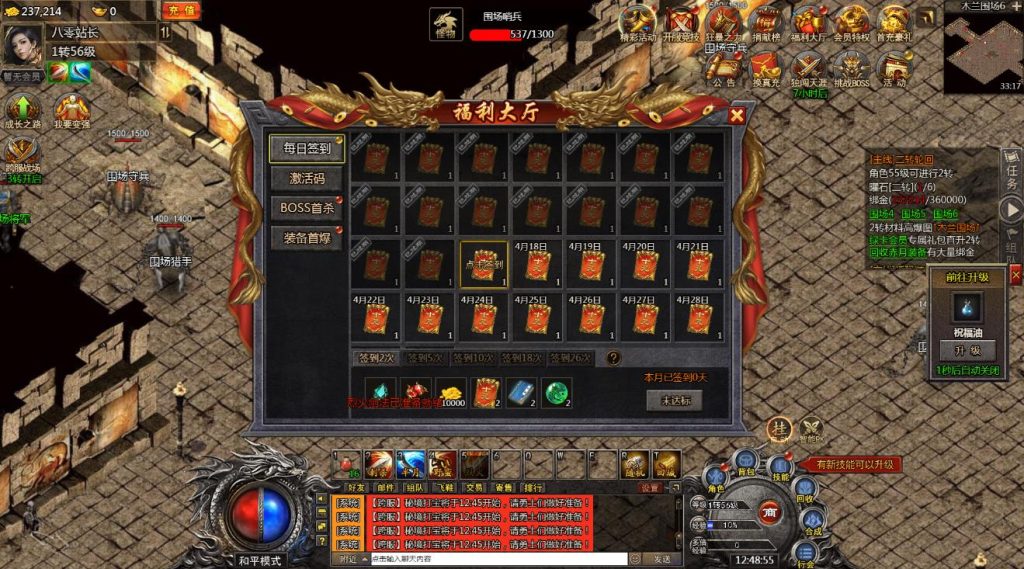
Task: Open the 激活码 activation code tab
Action: click(307, 178)
